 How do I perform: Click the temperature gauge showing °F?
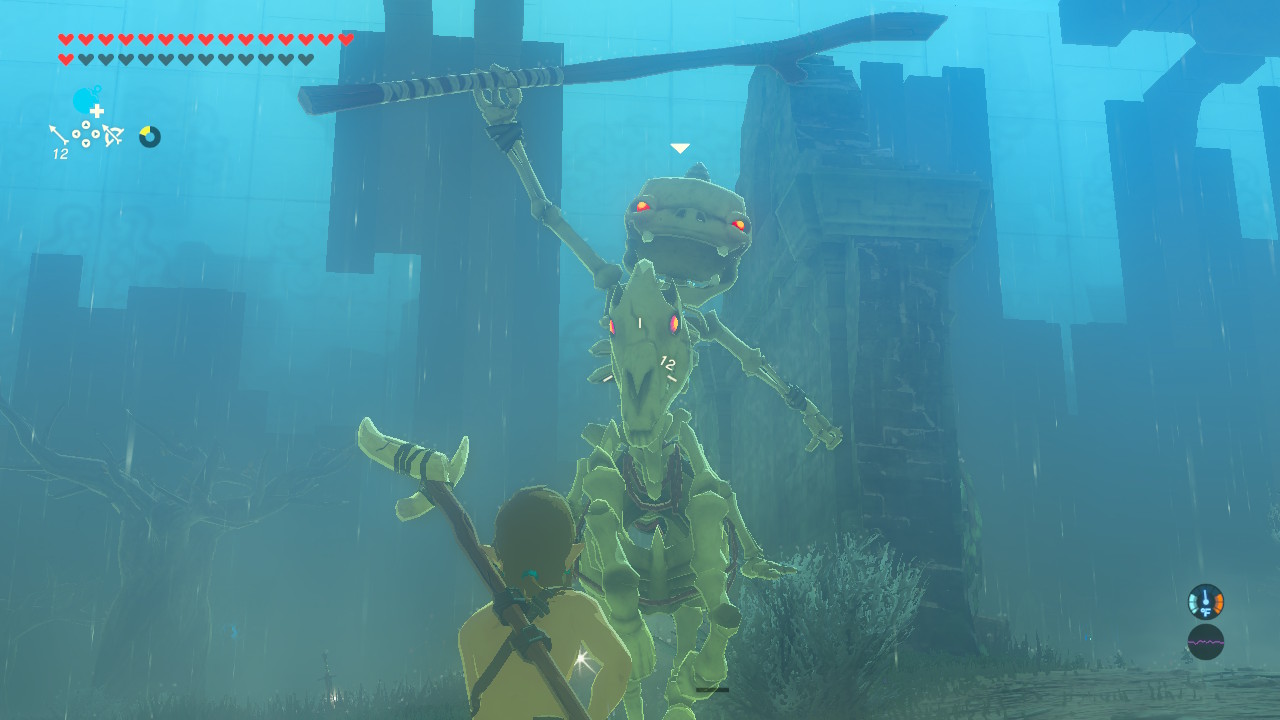(1205, 602)
